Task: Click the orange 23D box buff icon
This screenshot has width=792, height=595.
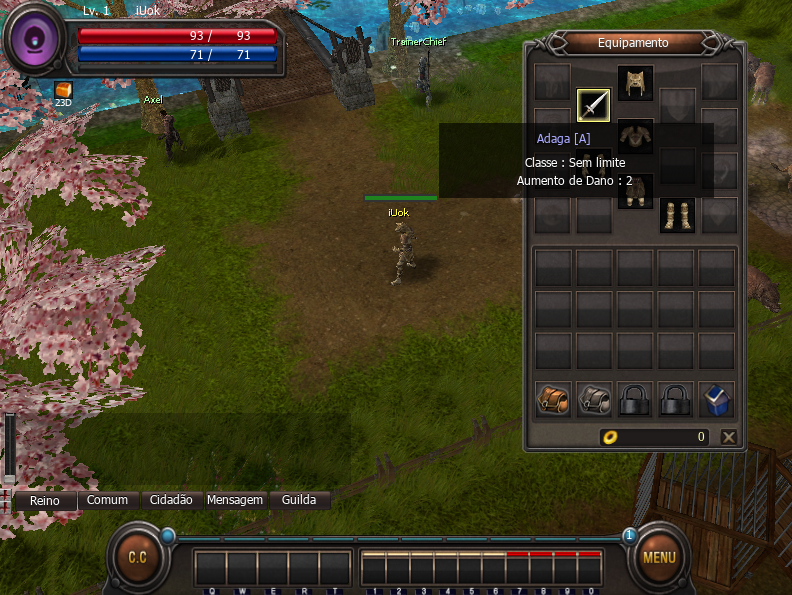Action: 63,91
